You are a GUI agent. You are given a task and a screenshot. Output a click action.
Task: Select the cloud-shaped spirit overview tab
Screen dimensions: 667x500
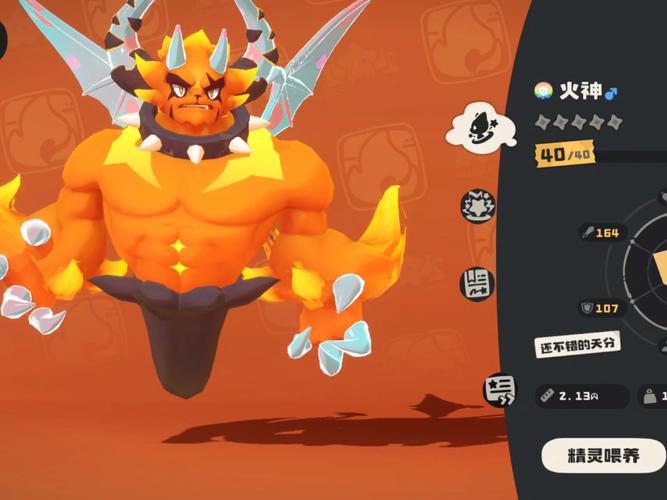tap(480, 126)
